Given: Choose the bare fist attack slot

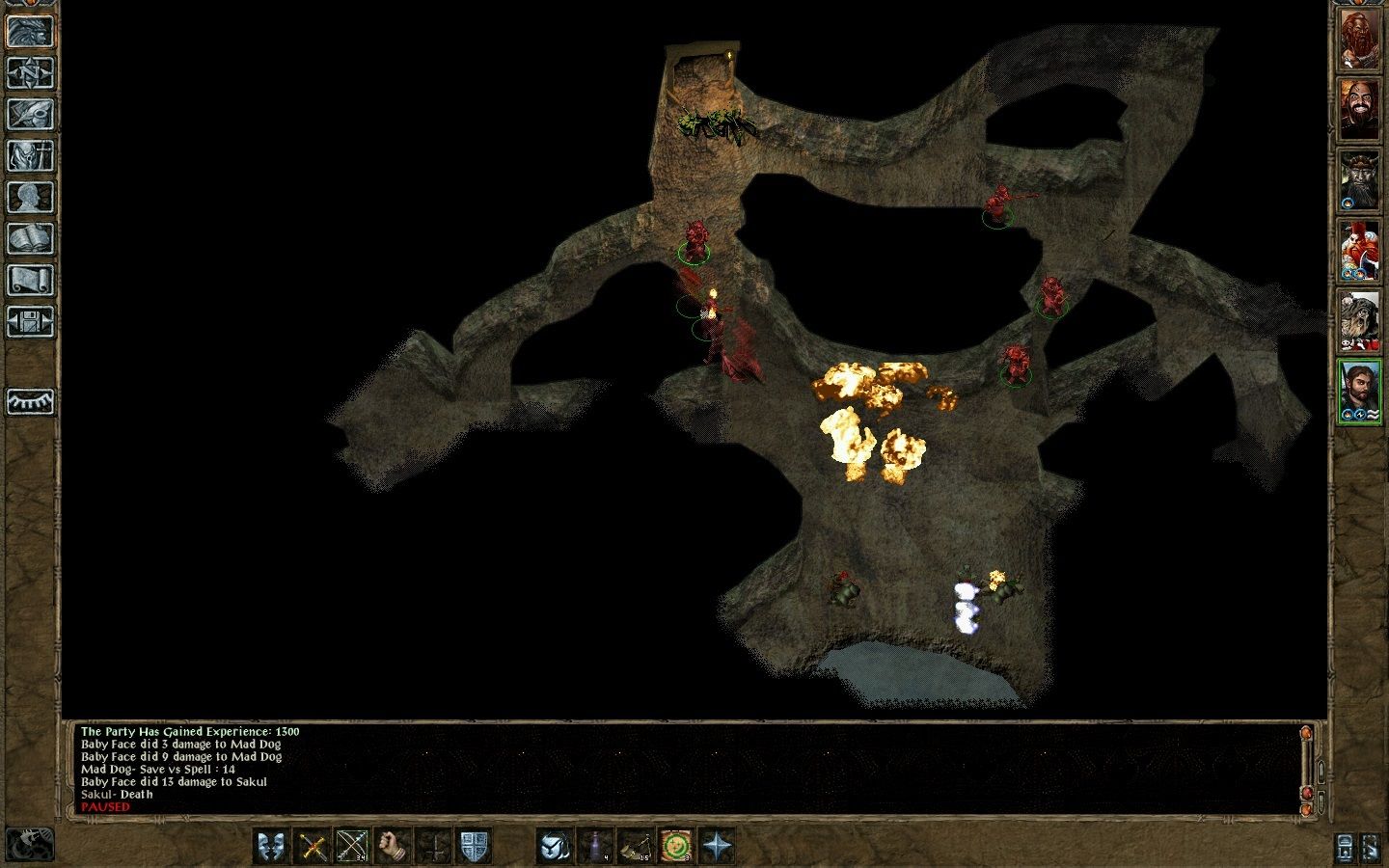Looking at the screenshot, I should 393,846.
